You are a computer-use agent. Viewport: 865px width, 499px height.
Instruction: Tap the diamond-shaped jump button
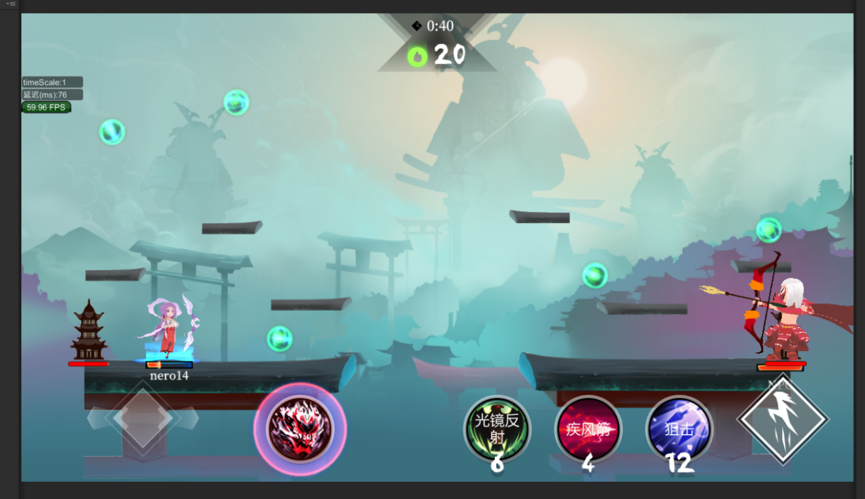tap(782, 421)
